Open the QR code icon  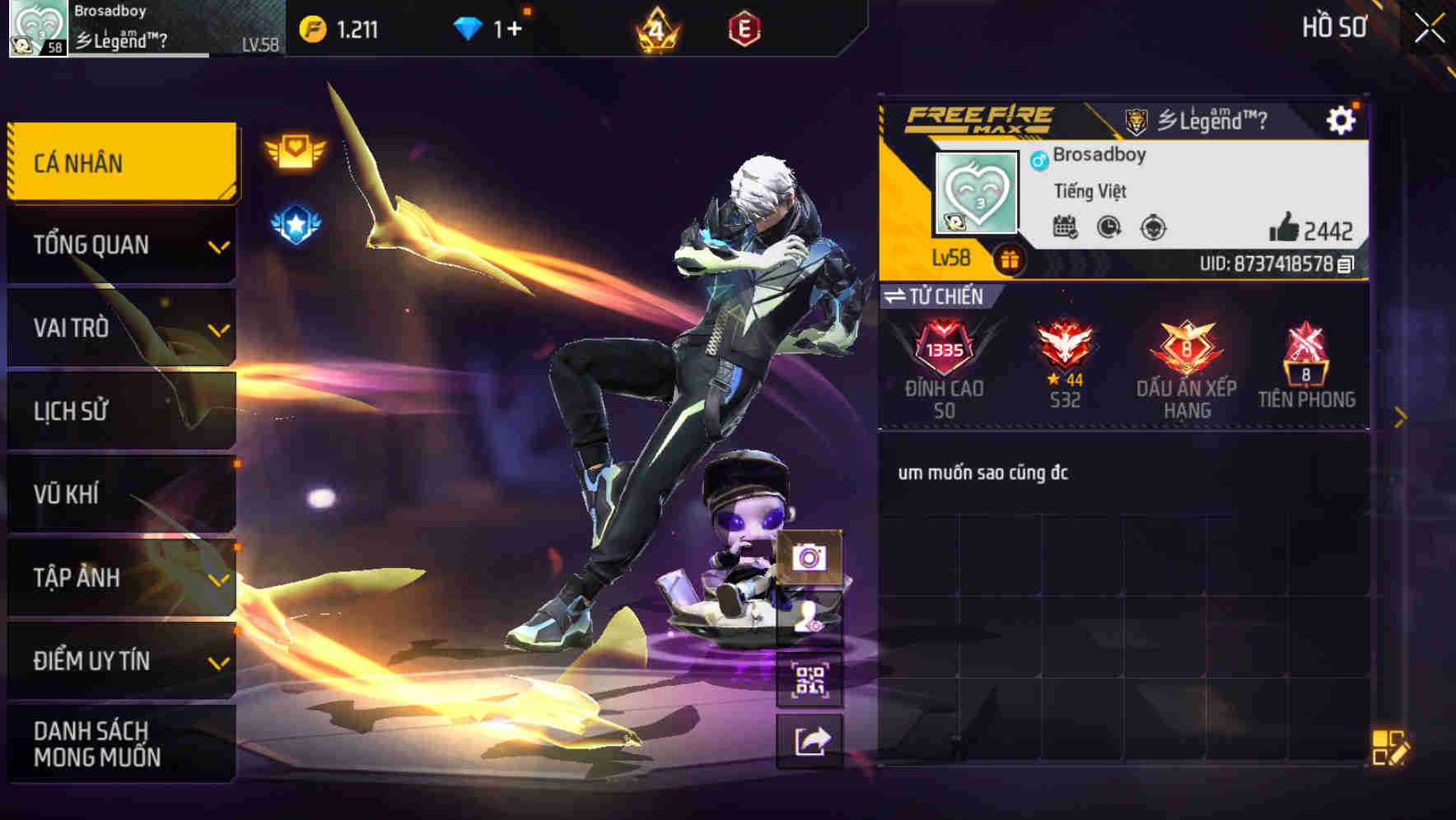810,677
